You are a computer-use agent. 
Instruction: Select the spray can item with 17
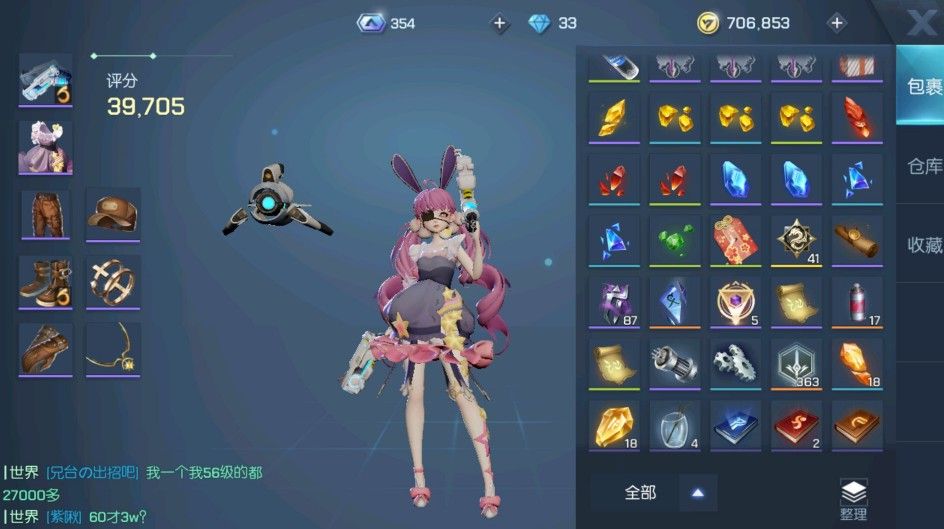857,302
